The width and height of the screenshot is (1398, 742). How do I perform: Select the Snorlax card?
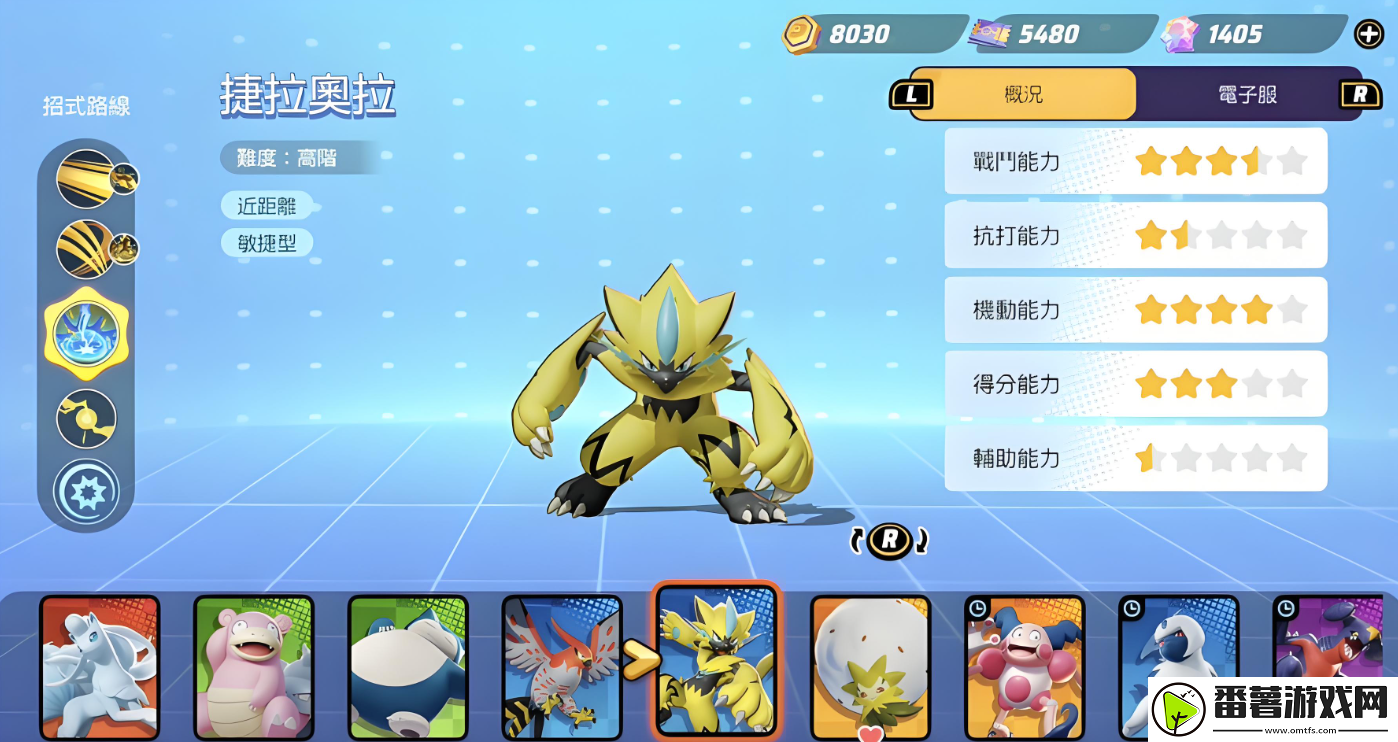coord(407,665)
